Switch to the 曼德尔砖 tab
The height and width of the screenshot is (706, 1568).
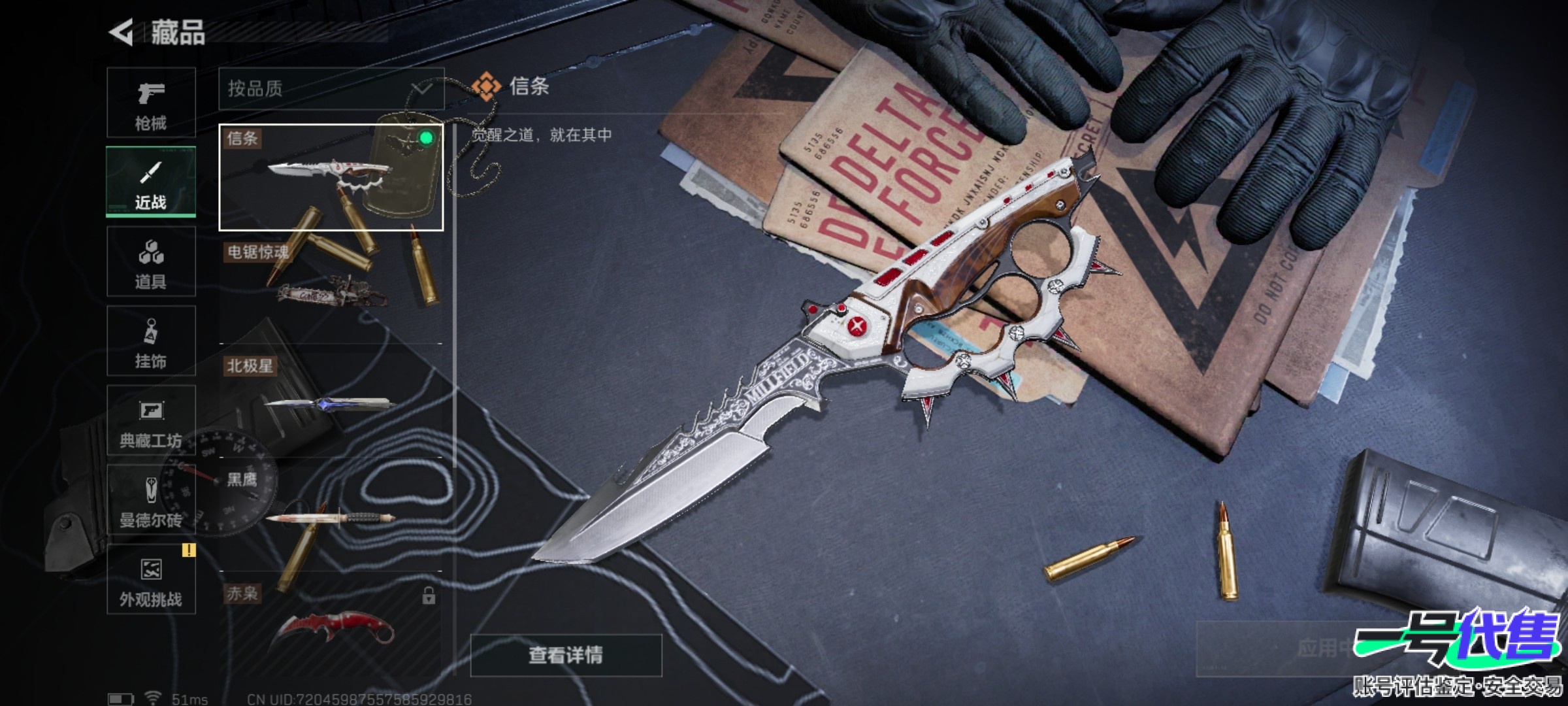point(151,500)
